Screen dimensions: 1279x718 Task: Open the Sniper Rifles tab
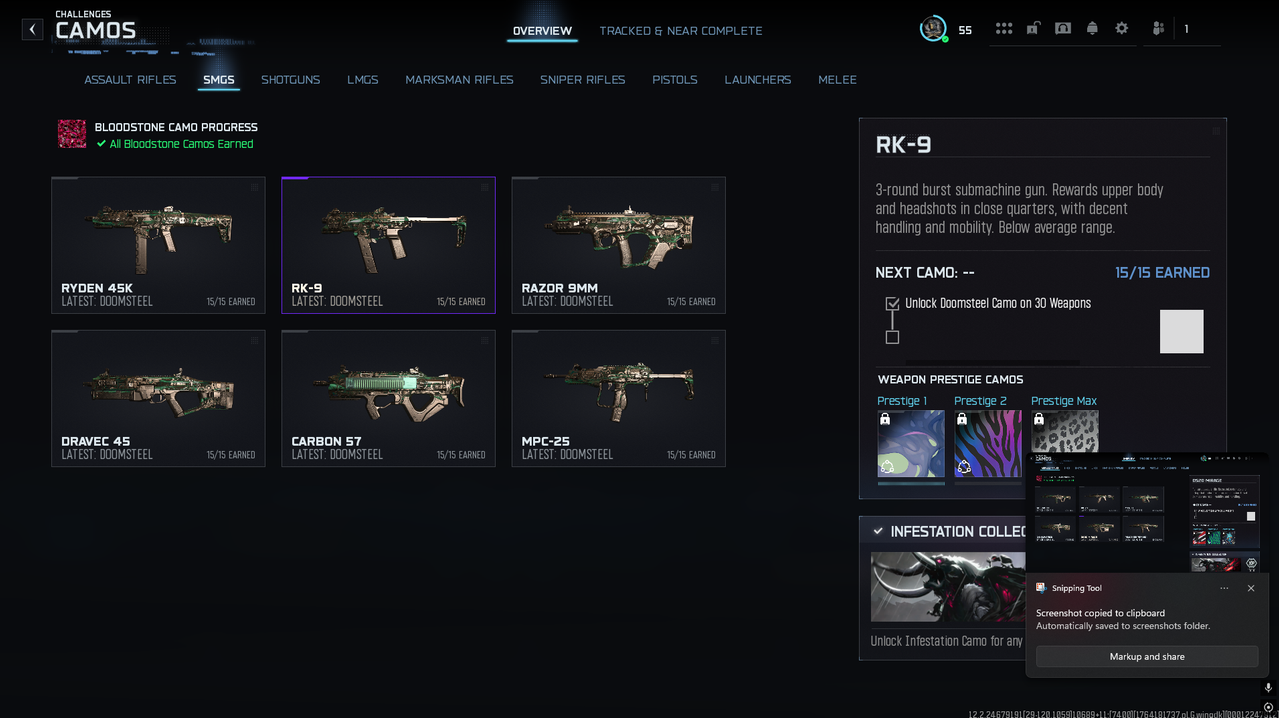[x=582, y=80]
